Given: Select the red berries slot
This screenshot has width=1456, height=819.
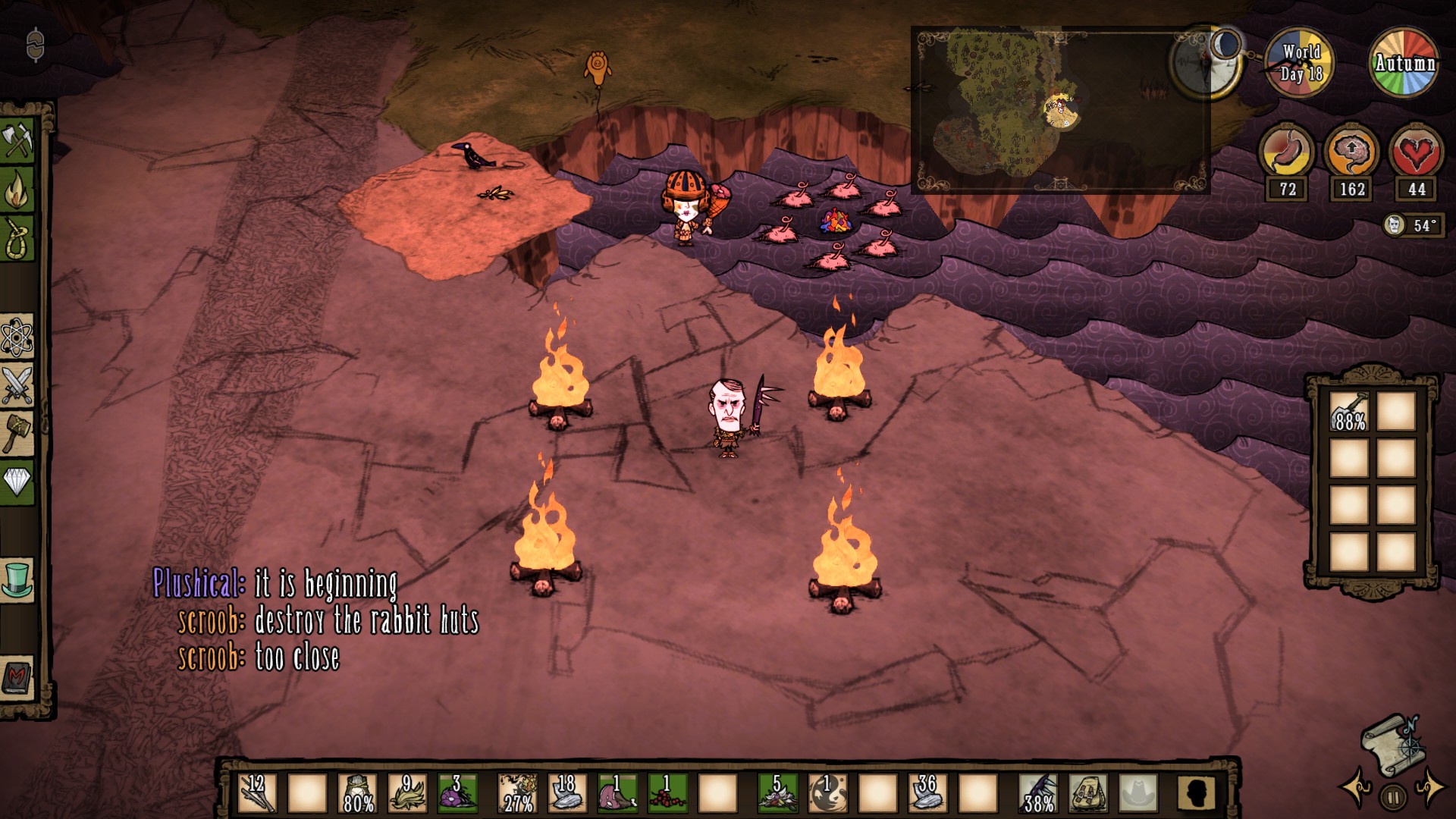Looking at the screenshot, I should pyautogui.click(x=667, y=793).
